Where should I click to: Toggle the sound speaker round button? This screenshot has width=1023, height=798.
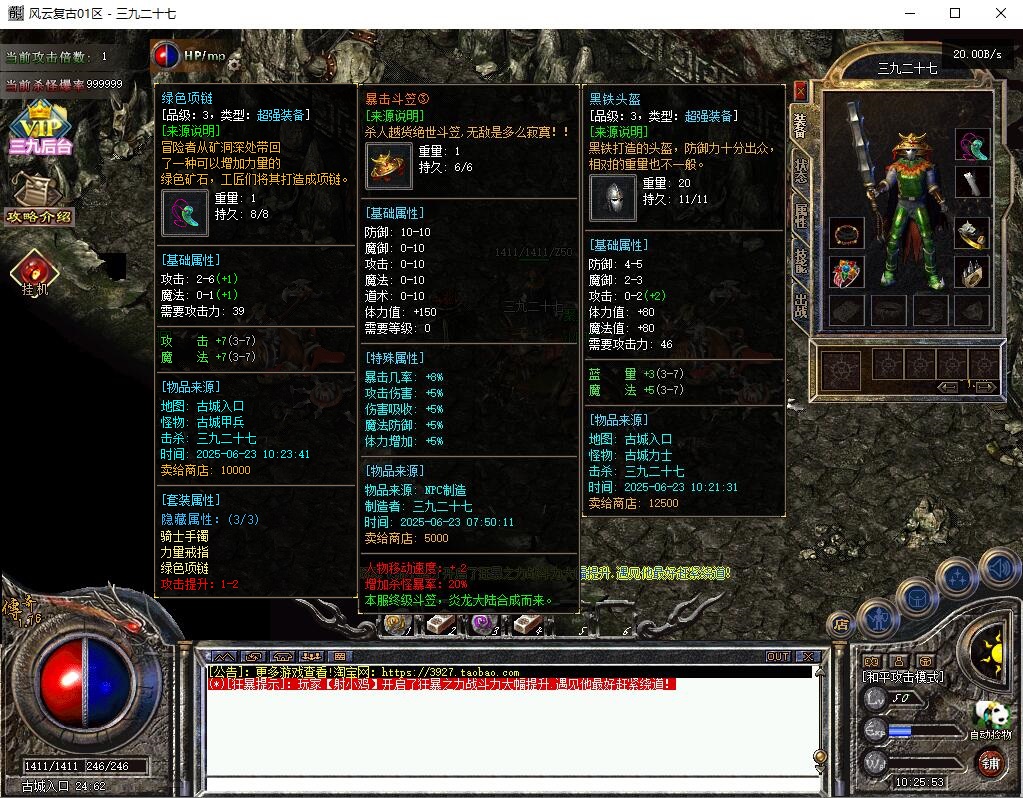pyautogui.click(x=999, y=569)
